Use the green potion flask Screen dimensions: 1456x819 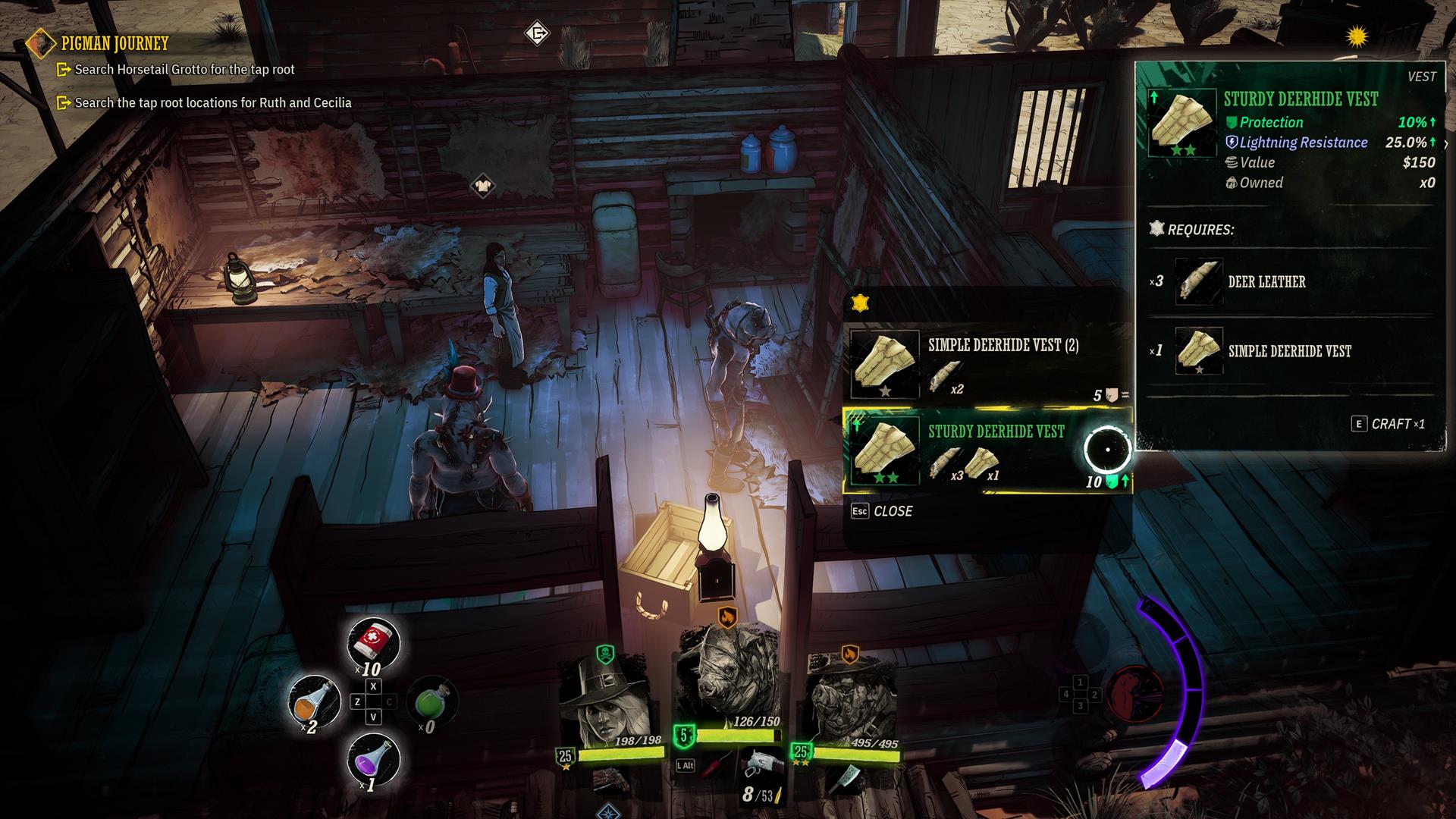pos(432,701)
